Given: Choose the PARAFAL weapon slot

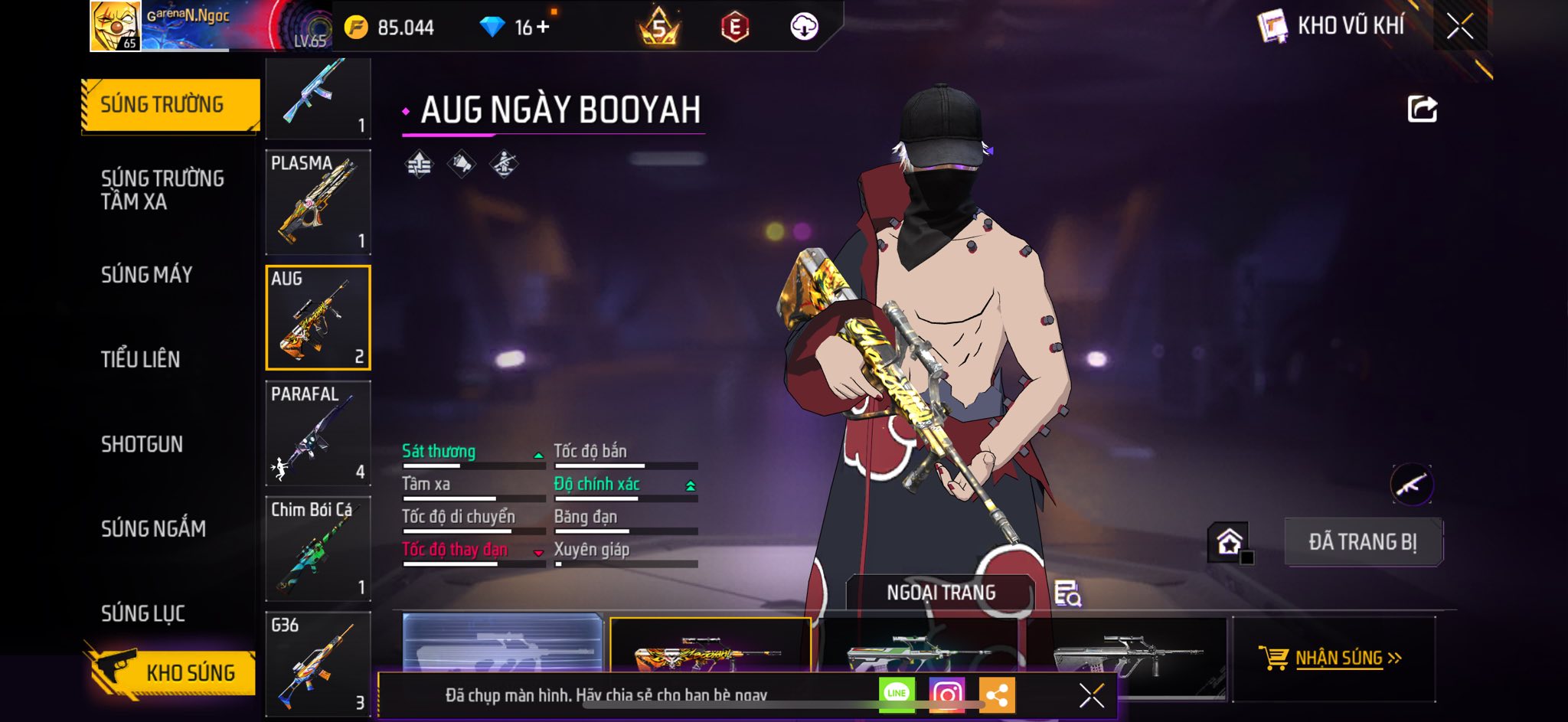Looking at the screenshot, I should [318, 433].
